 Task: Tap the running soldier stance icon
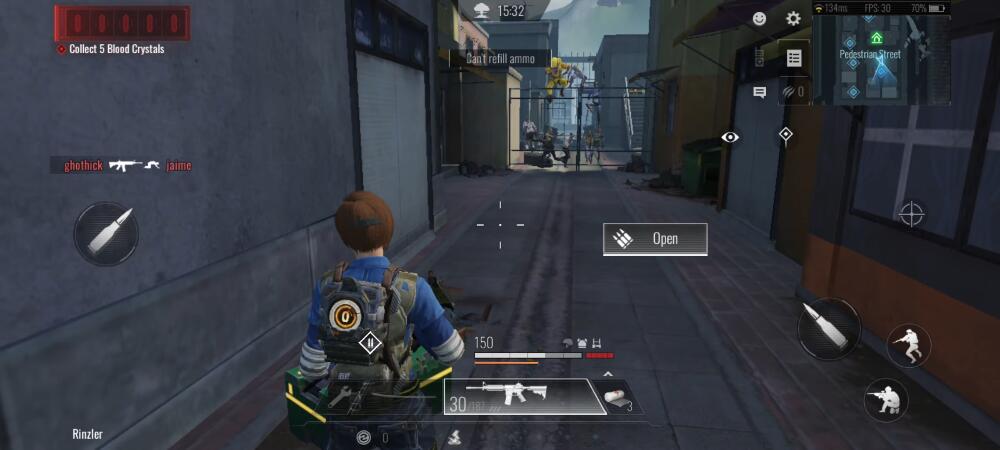pos(908,346)
